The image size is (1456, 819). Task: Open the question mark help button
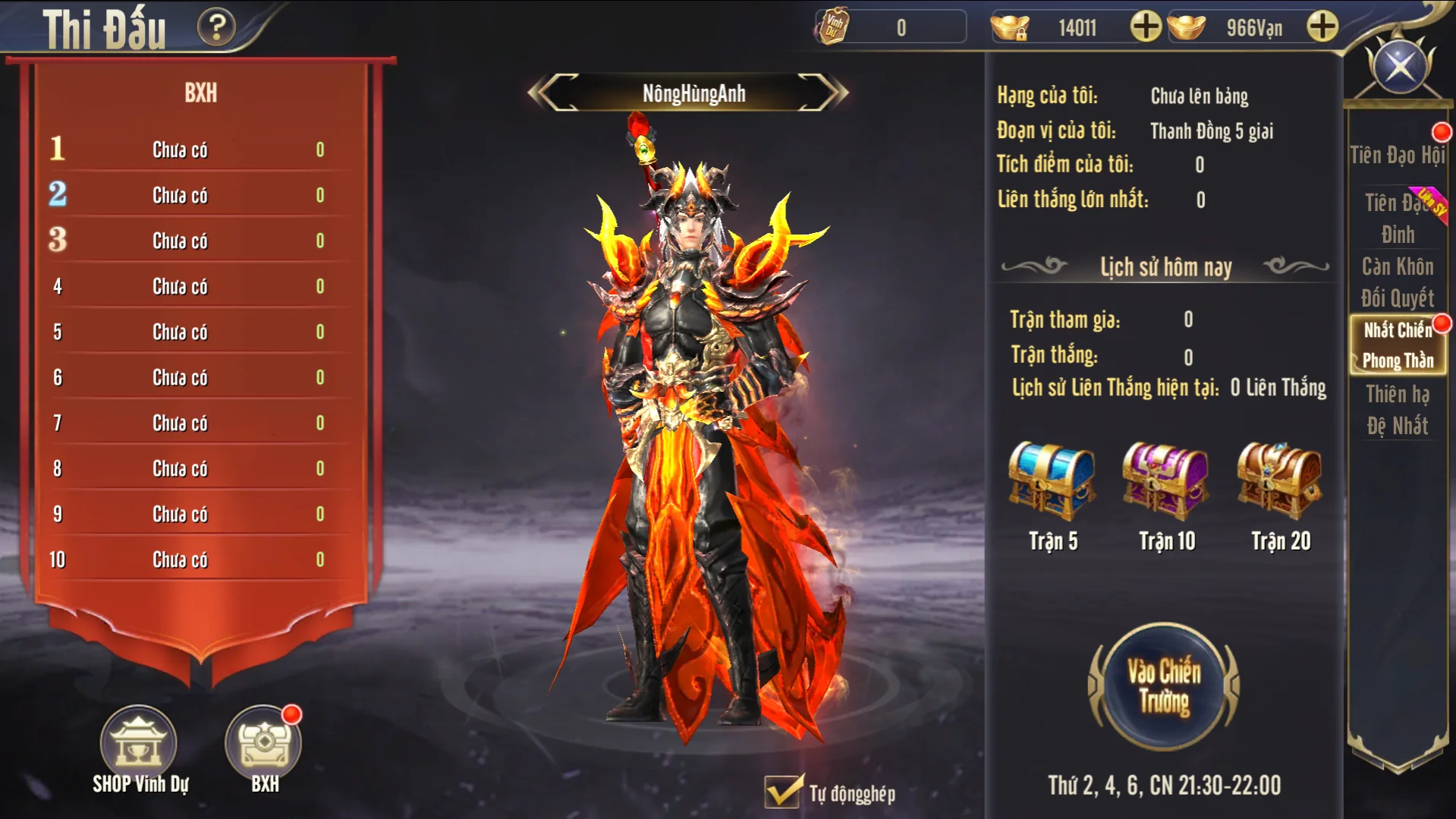pyautogui.click(x=216, y=28)
